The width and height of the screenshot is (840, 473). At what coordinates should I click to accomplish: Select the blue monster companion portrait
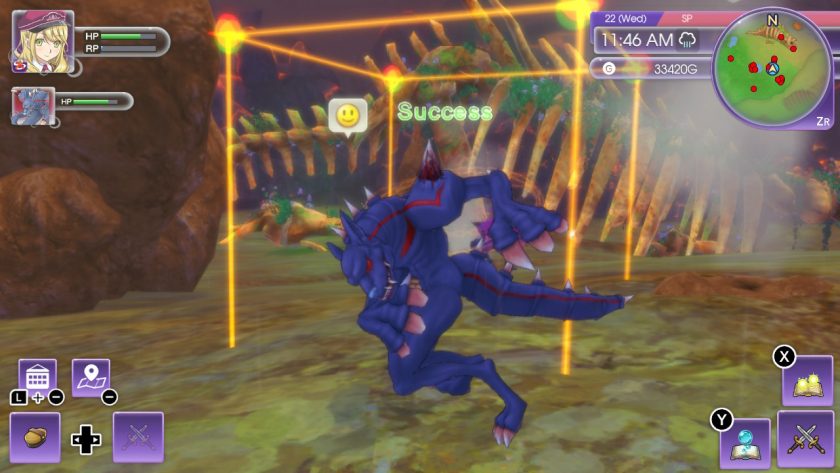[x=32, y=105]
